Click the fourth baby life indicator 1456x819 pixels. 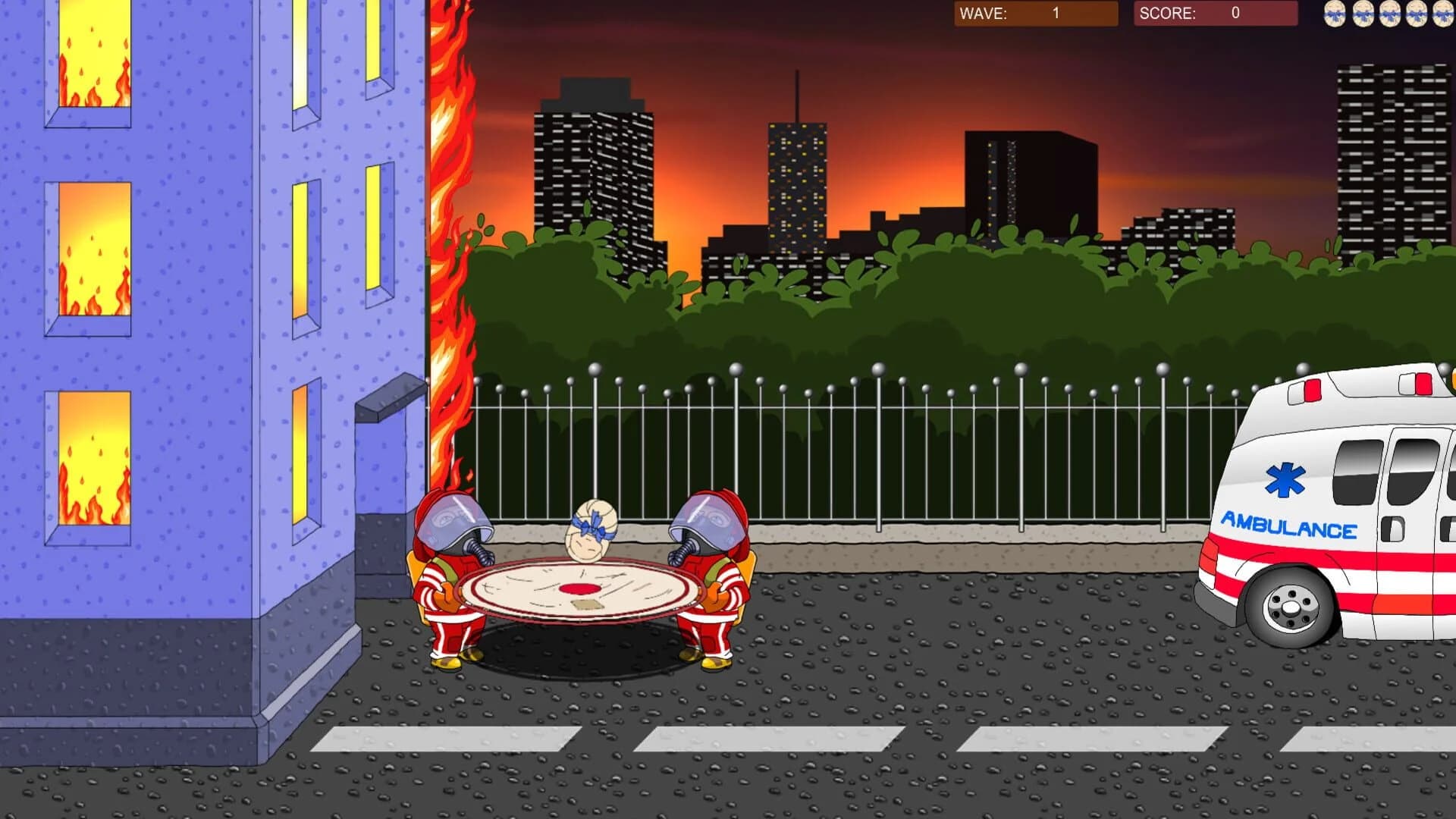[1417, 14]
